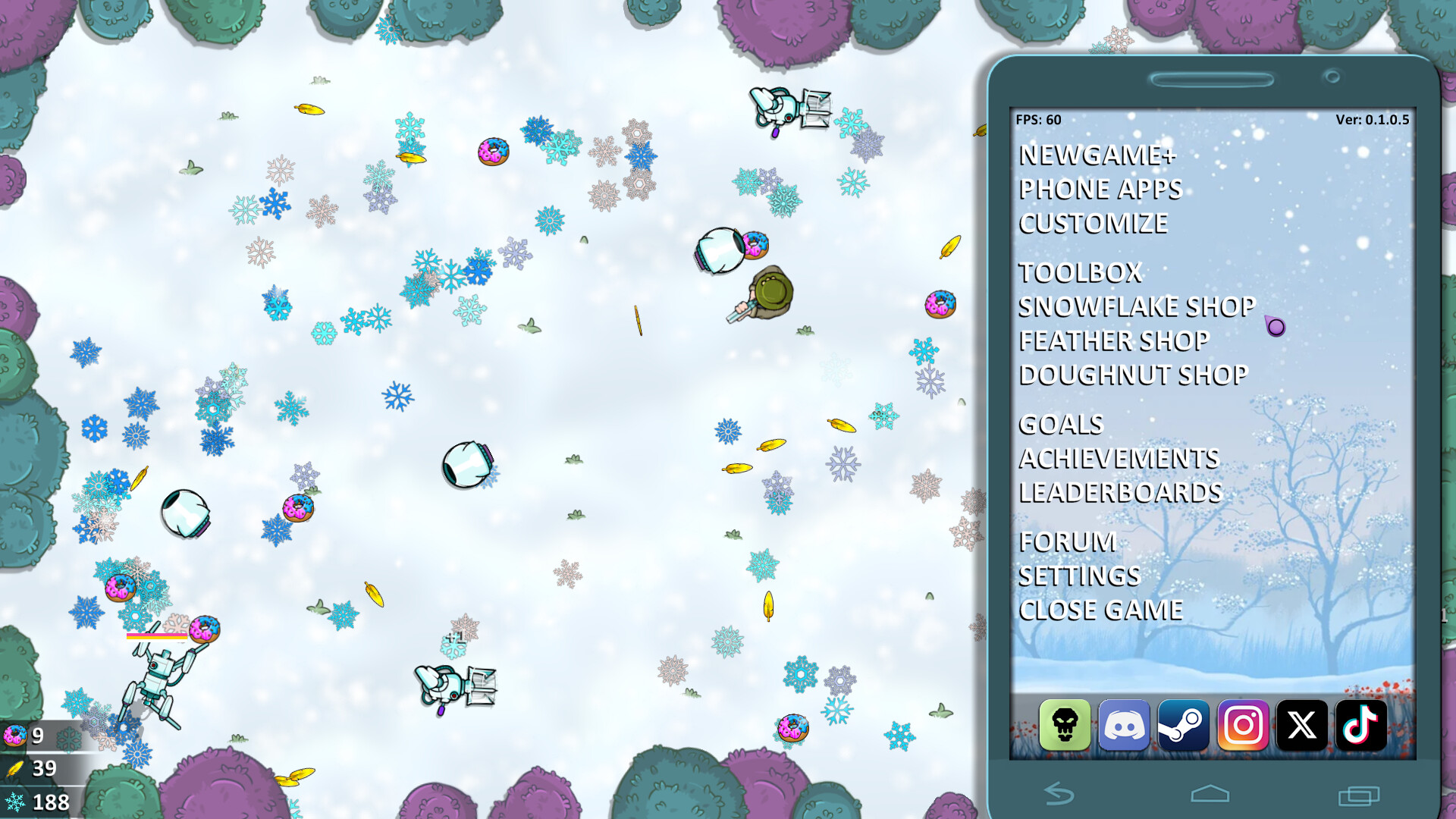
Task: Select SNOWFLAKE SHOP from the menu
Action: (1136, 306)
